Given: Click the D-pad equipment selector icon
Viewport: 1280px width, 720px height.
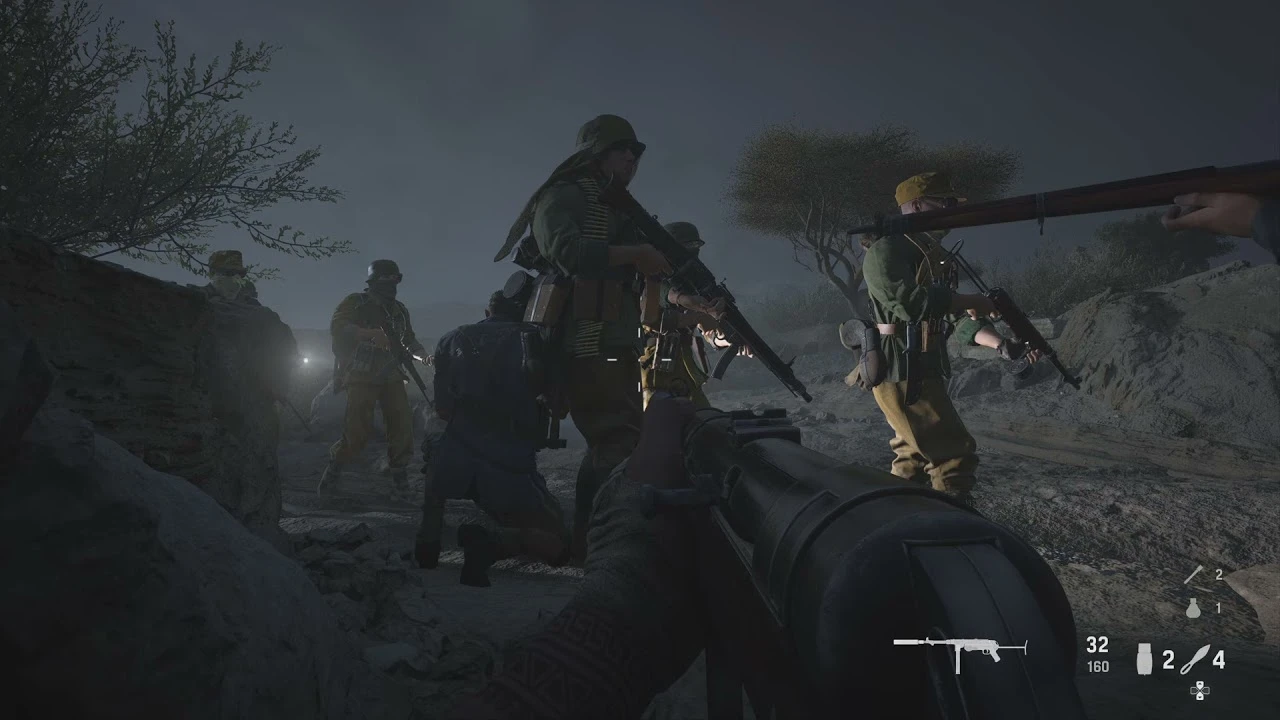Looking at the screenshot, I should [x=1199, y=692].
